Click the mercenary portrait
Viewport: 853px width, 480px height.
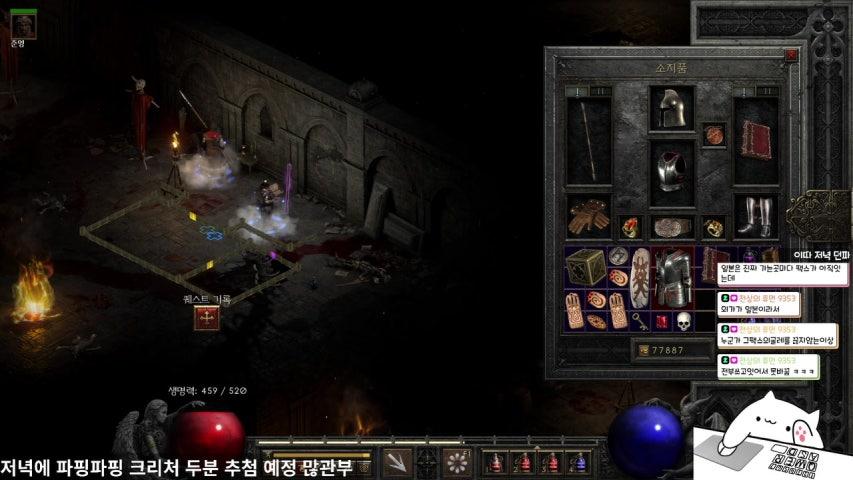(24, 25)
